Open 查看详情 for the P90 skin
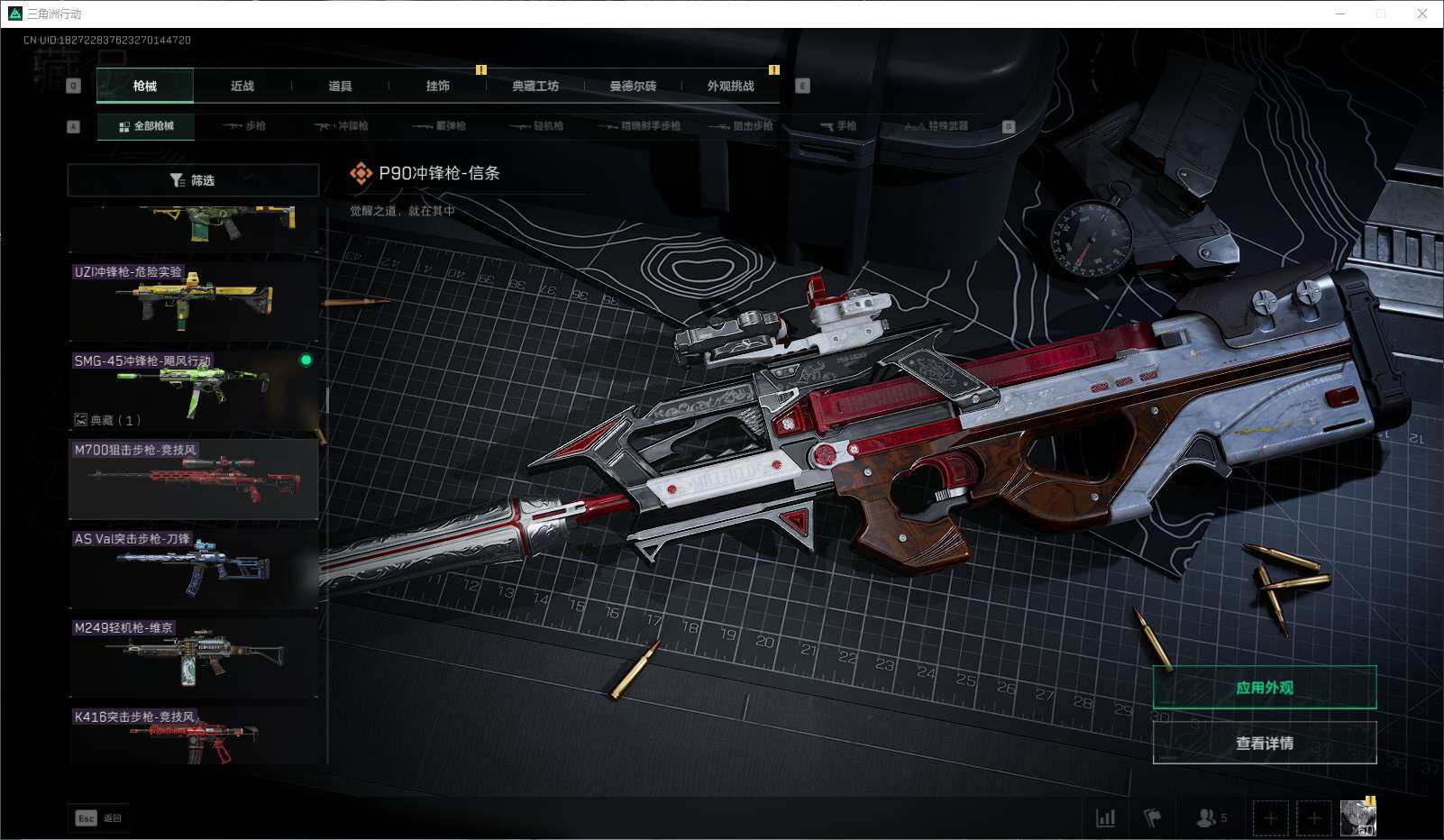The image size is (1444, 840). point(1264,744)
